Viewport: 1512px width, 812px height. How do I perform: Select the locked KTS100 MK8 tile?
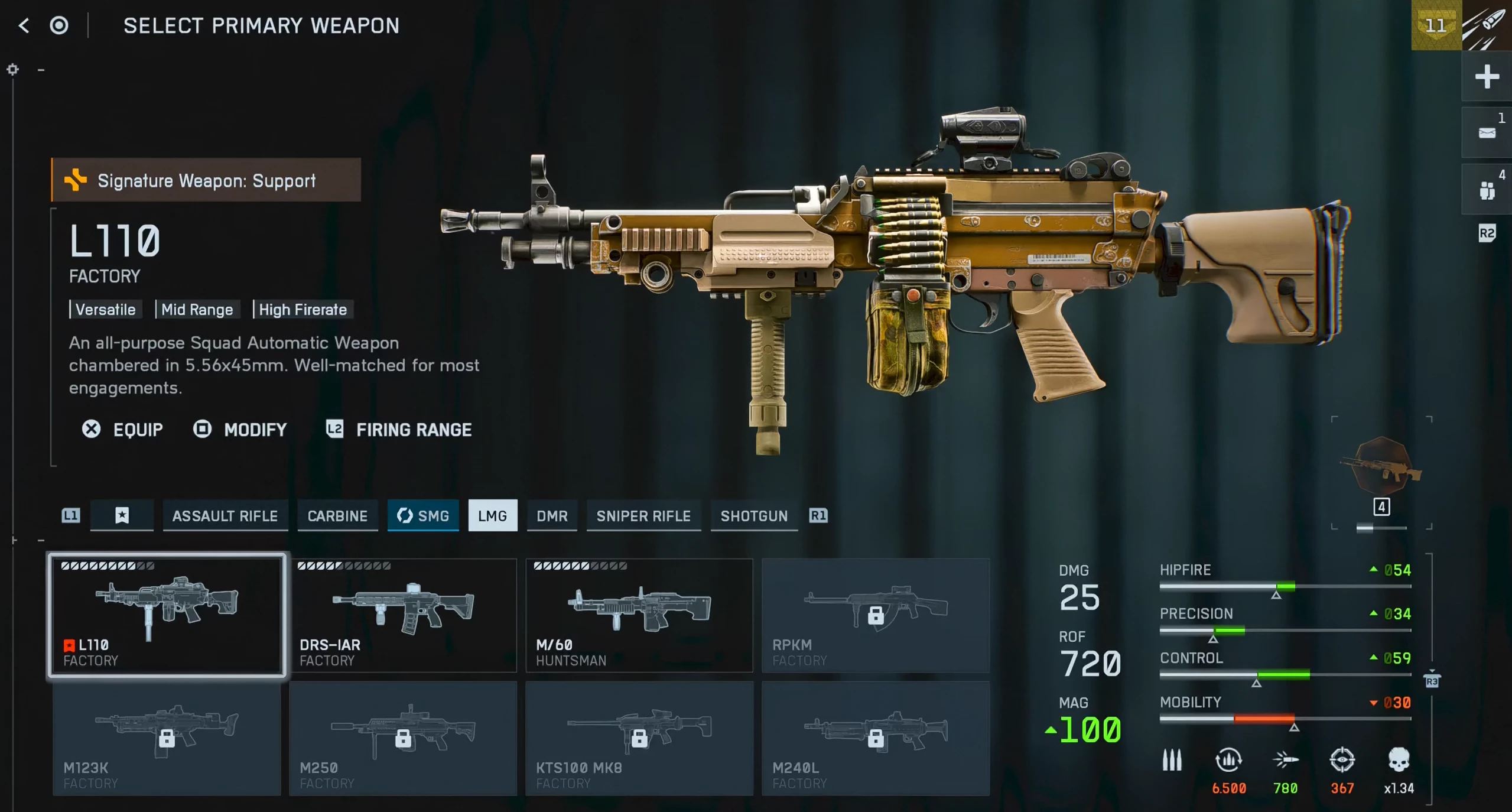[639, 738]
